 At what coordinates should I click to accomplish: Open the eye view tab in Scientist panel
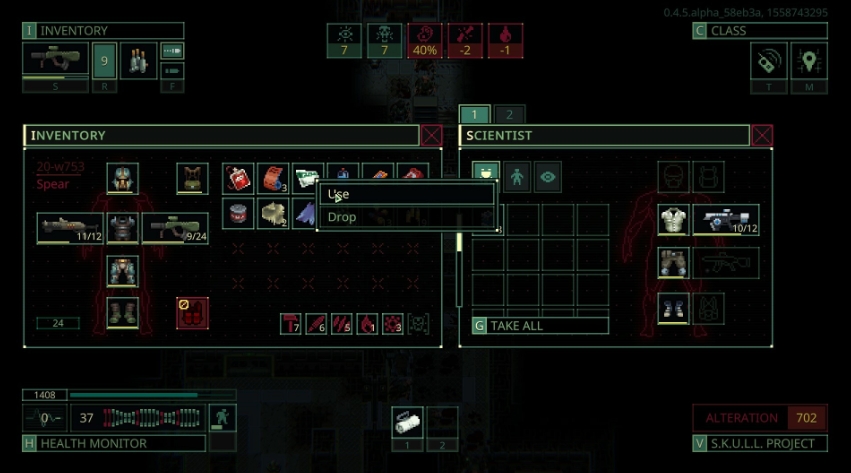click(549, 177)
